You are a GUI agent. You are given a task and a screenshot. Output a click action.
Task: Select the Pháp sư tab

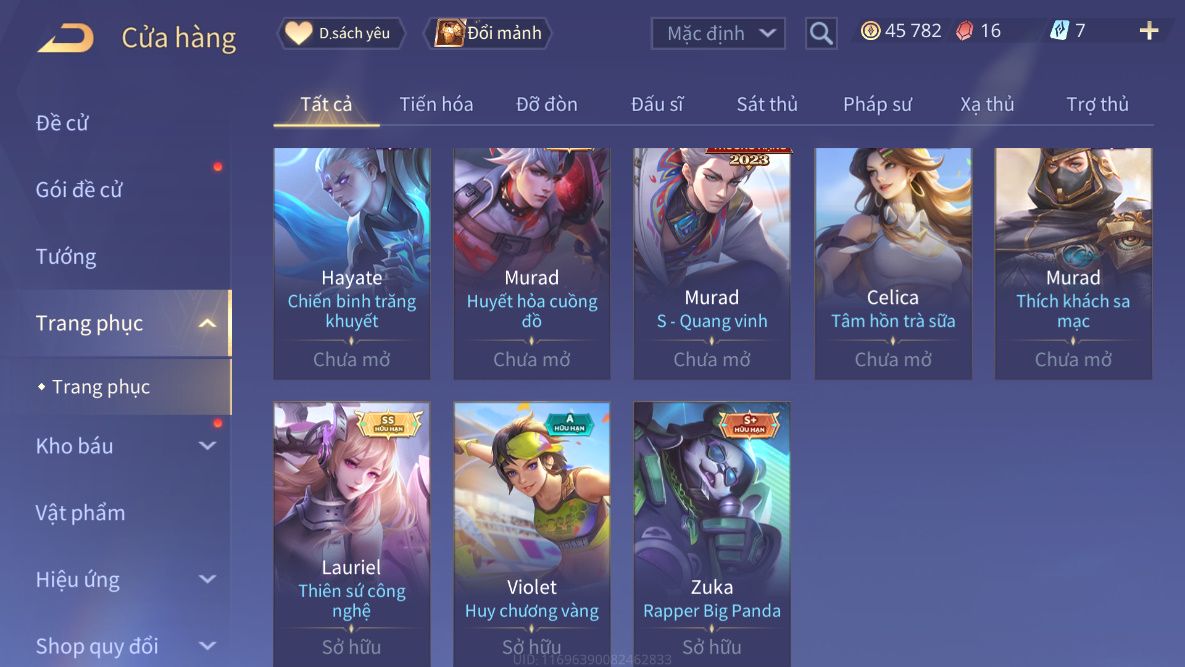(877, 104)
